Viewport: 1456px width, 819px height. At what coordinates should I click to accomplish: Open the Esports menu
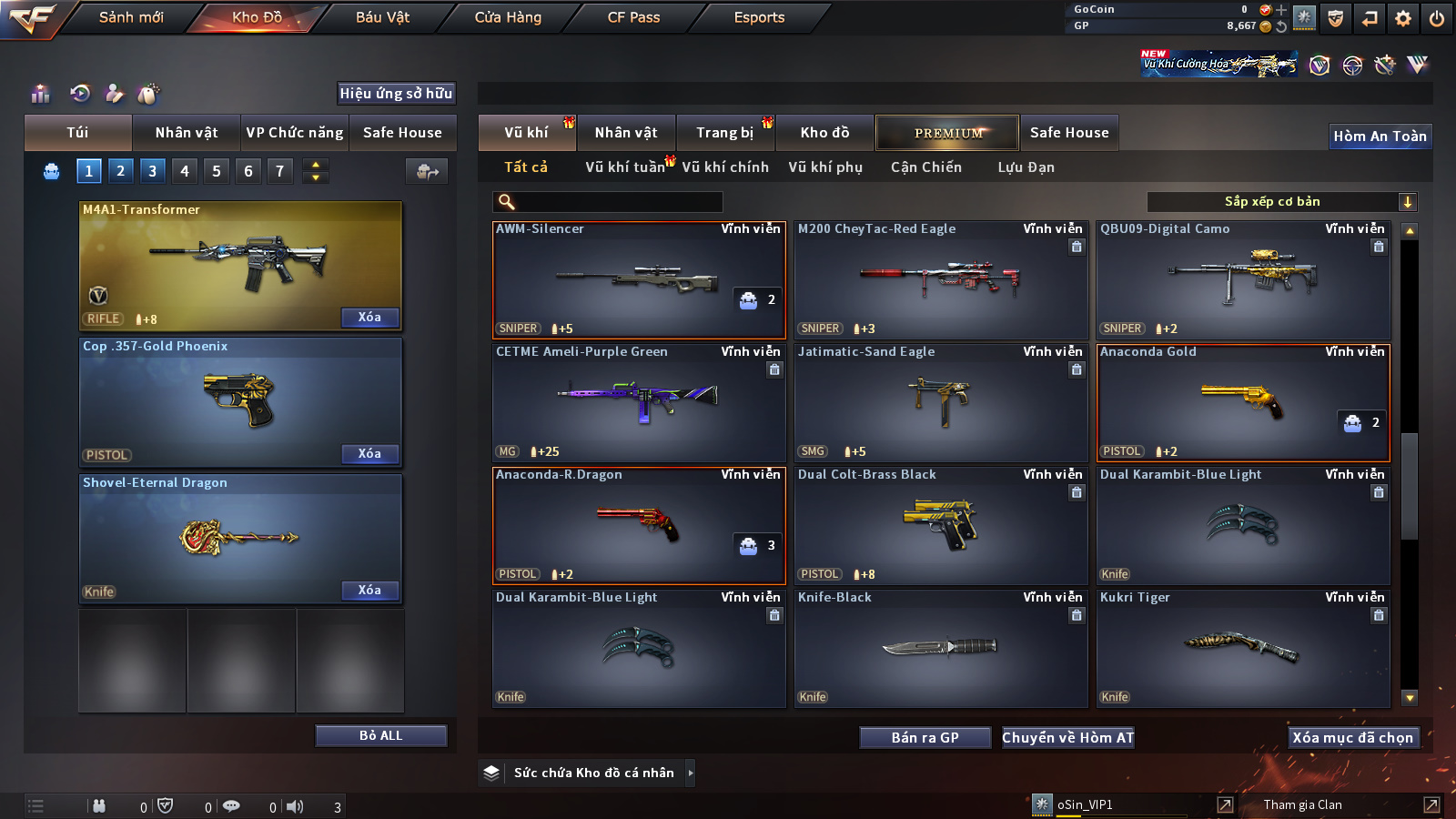tap(759, 17)
